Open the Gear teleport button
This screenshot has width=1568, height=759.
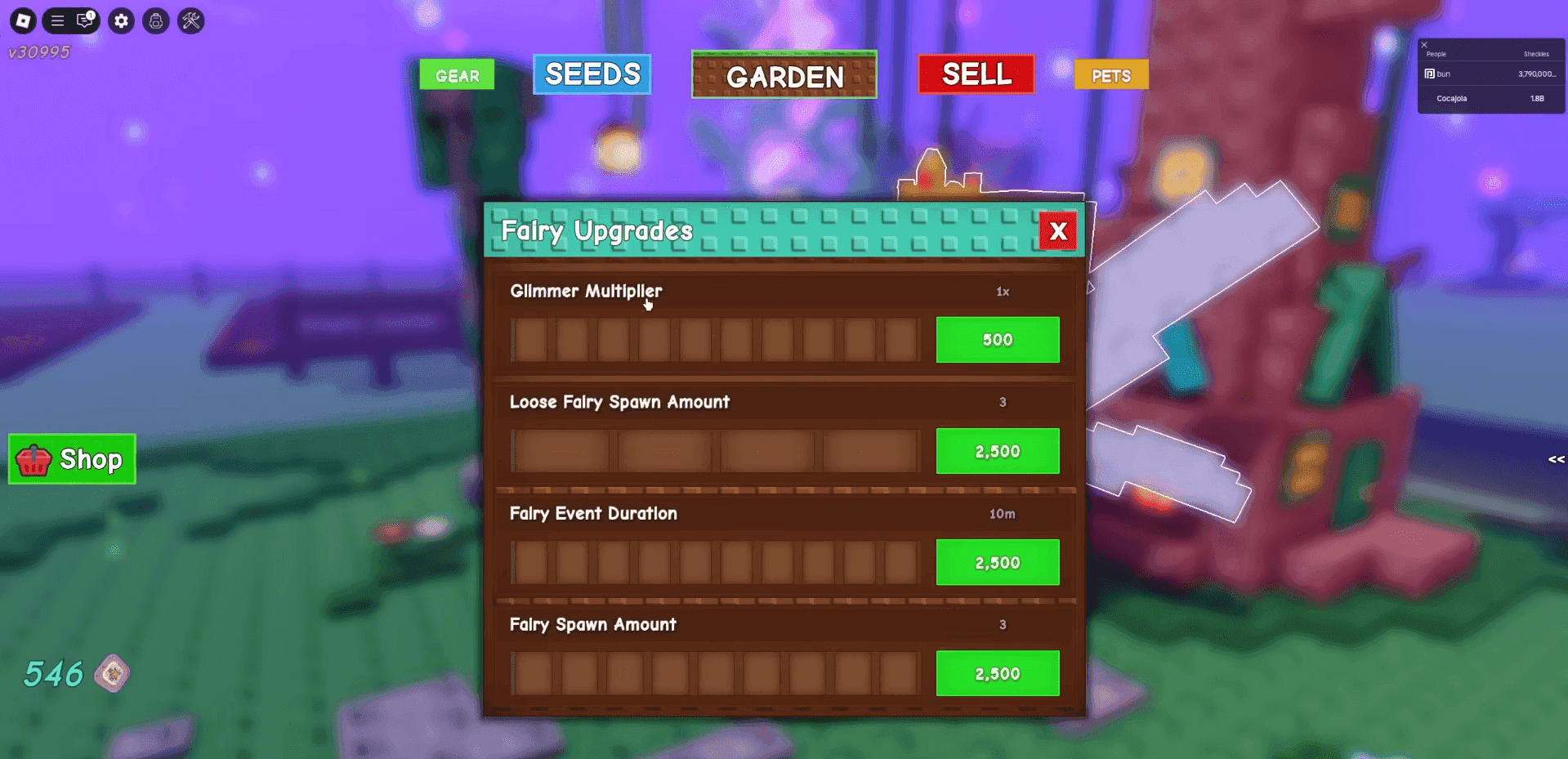pos(457,75)
